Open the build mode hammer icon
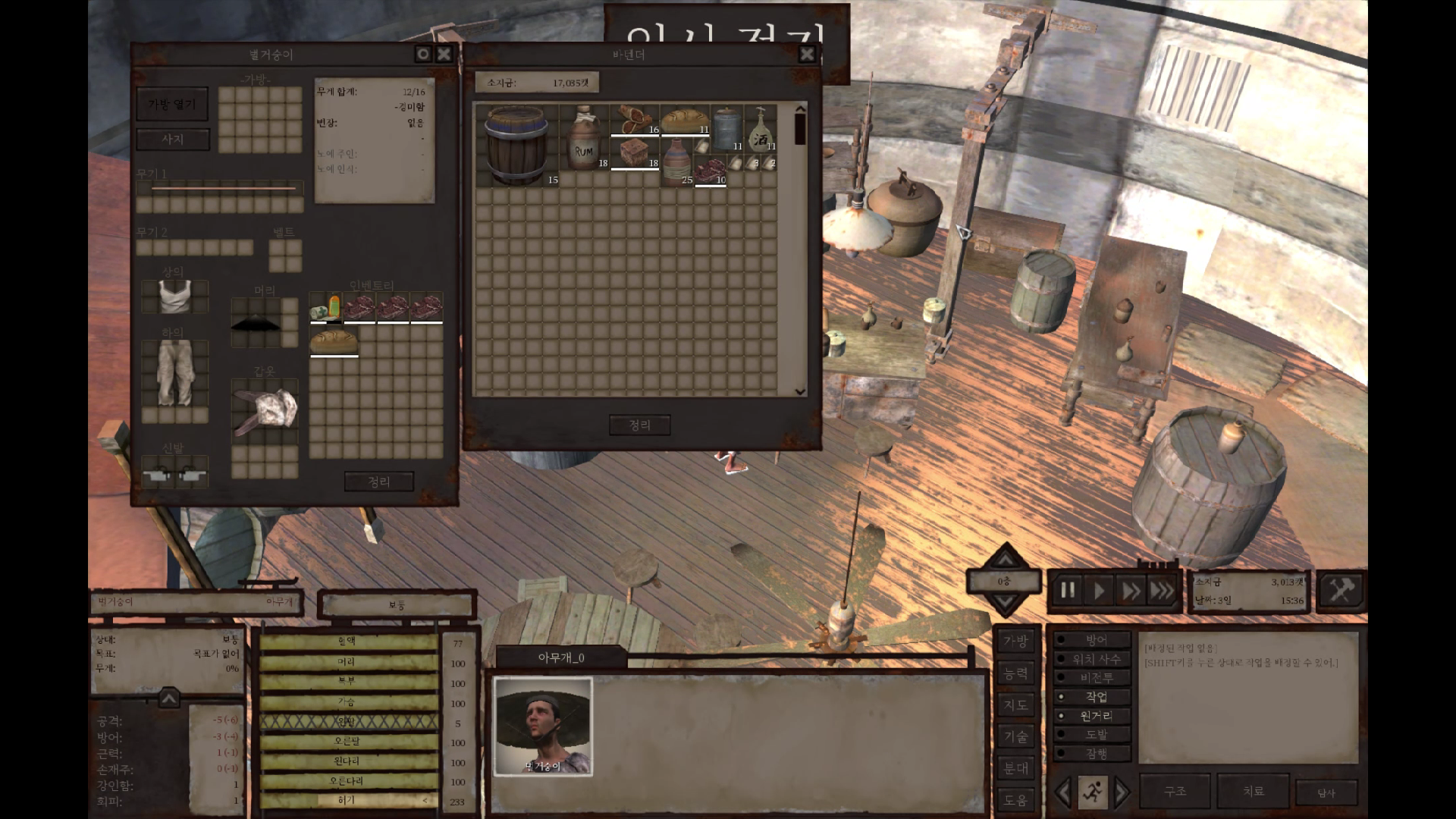Image resolution: width=1456 pixels, height=819 pixels. point(1340,590)
